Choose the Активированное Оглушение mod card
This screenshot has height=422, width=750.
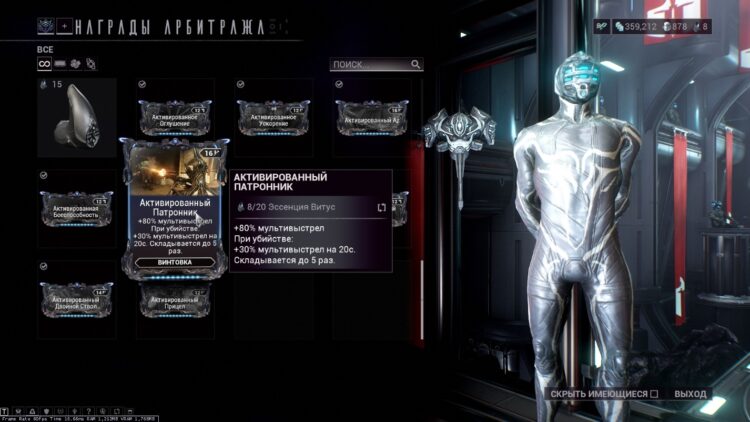[175, 118]
